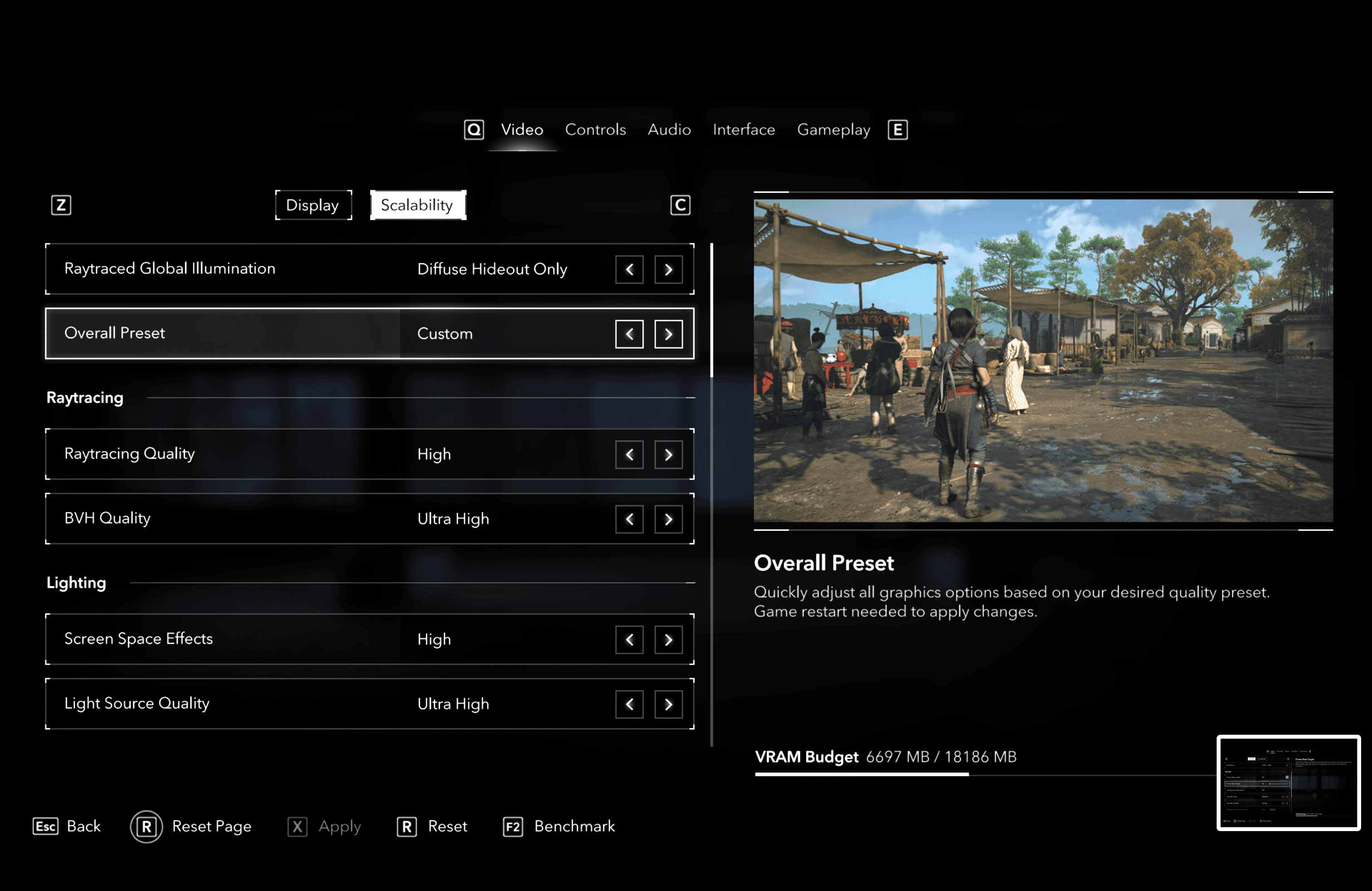
Task: Change Overall Preset to next value
Action: tap(668, 334)
